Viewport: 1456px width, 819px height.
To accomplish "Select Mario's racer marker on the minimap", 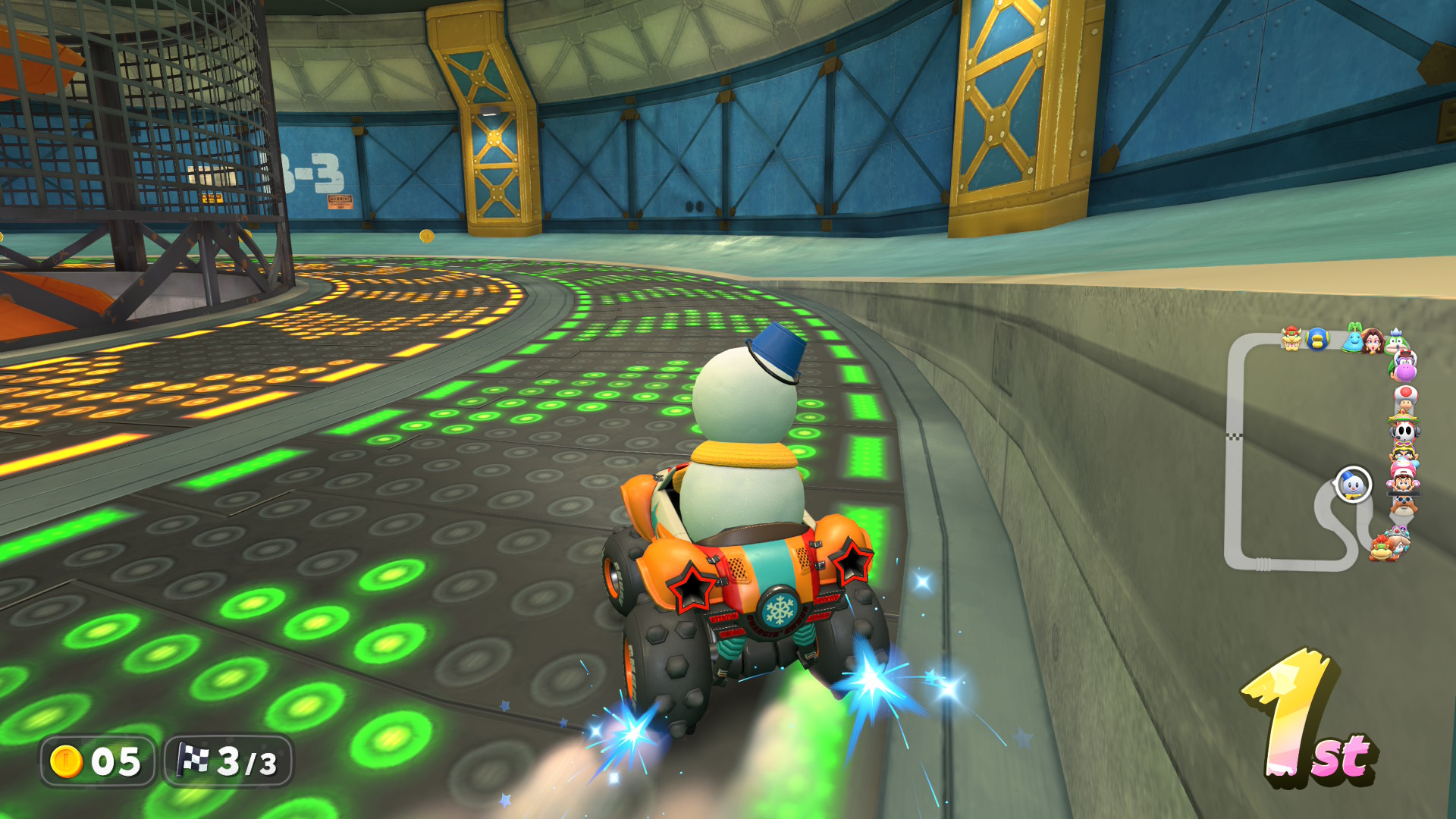I will click(x=1403, y=482).
